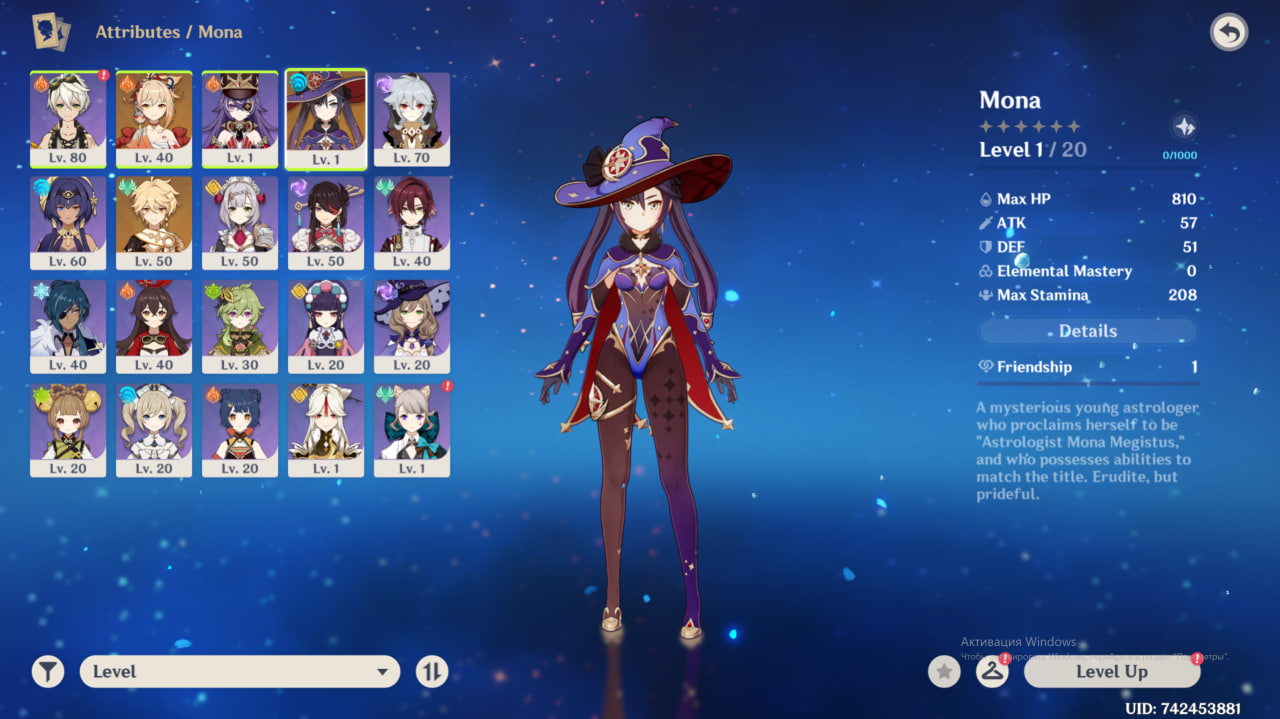Choose Beidou from the character grid

326,222
